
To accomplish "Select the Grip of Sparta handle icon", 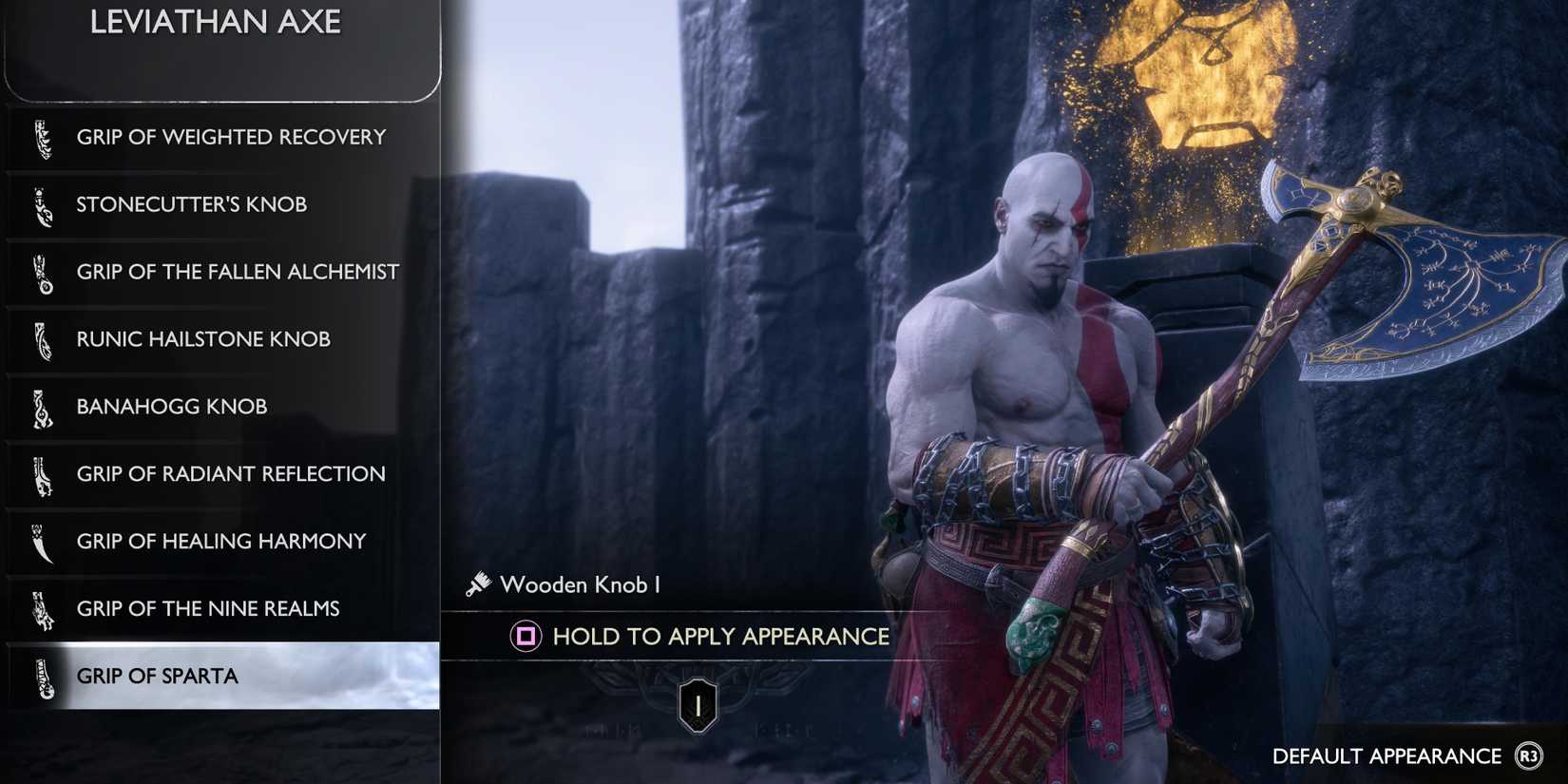I will [x=43, y=677].
